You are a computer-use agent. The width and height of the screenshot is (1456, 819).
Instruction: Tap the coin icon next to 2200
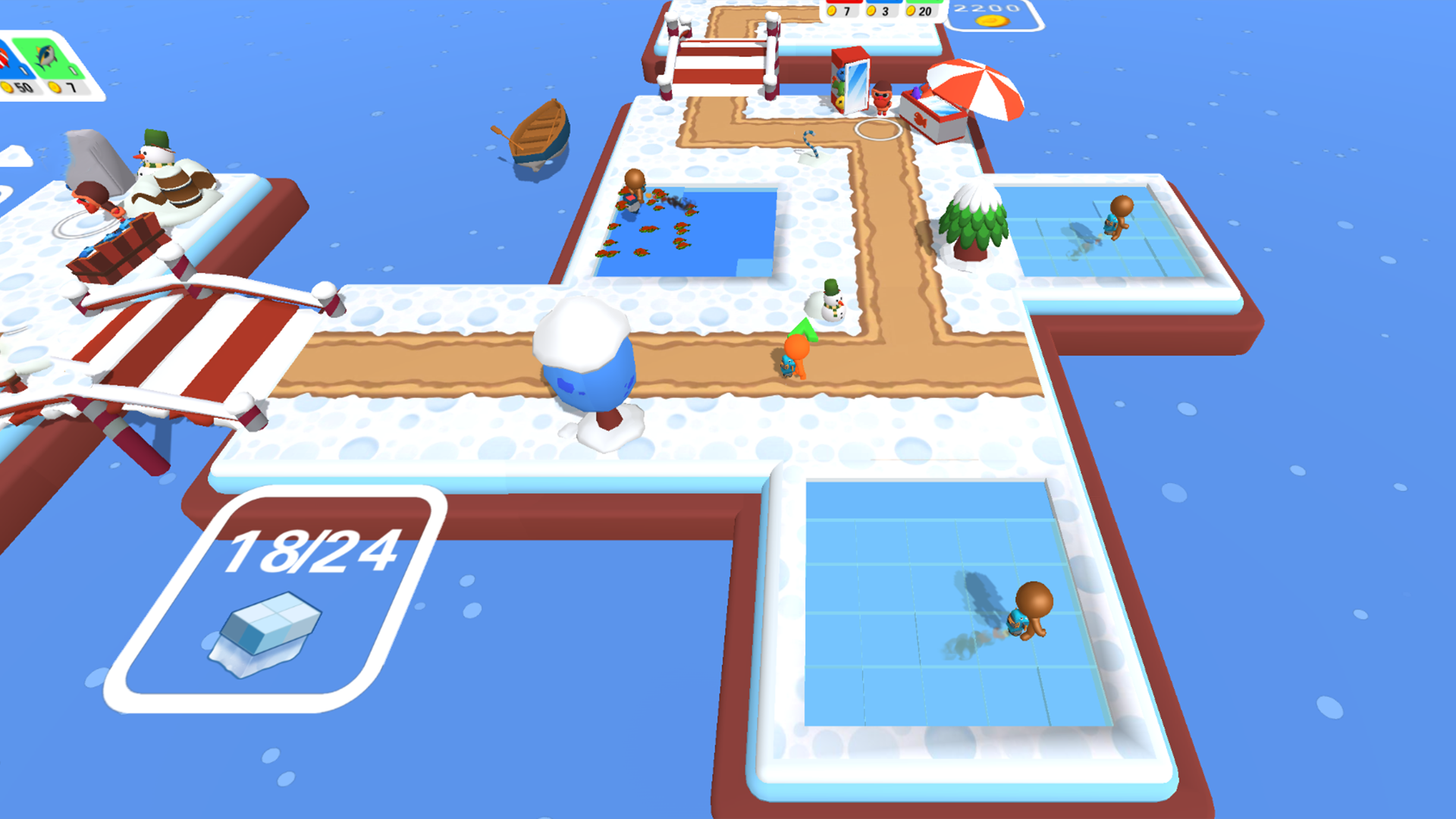point(992,20)
